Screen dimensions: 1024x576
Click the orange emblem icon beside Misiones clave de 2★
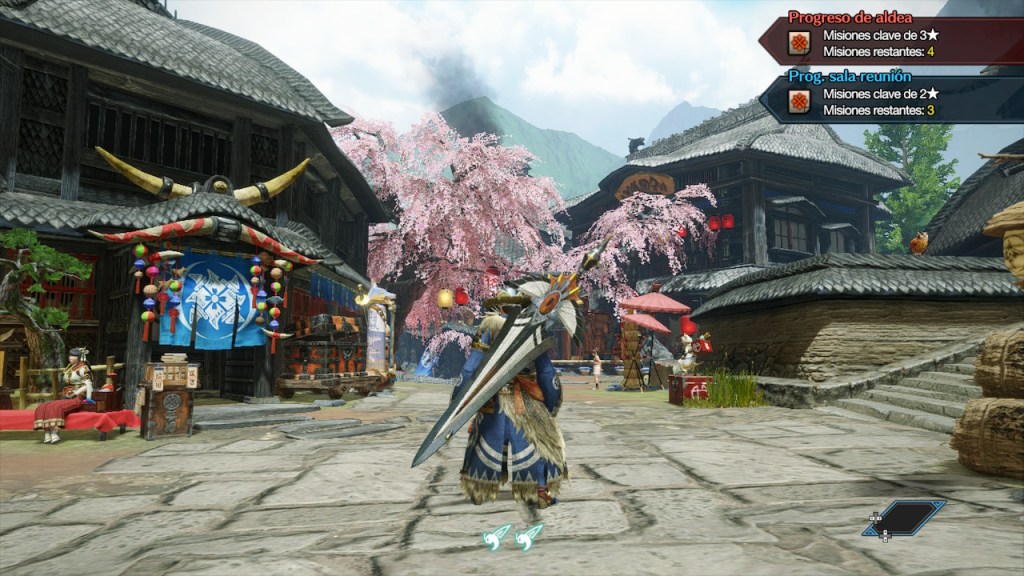point(799,101)
